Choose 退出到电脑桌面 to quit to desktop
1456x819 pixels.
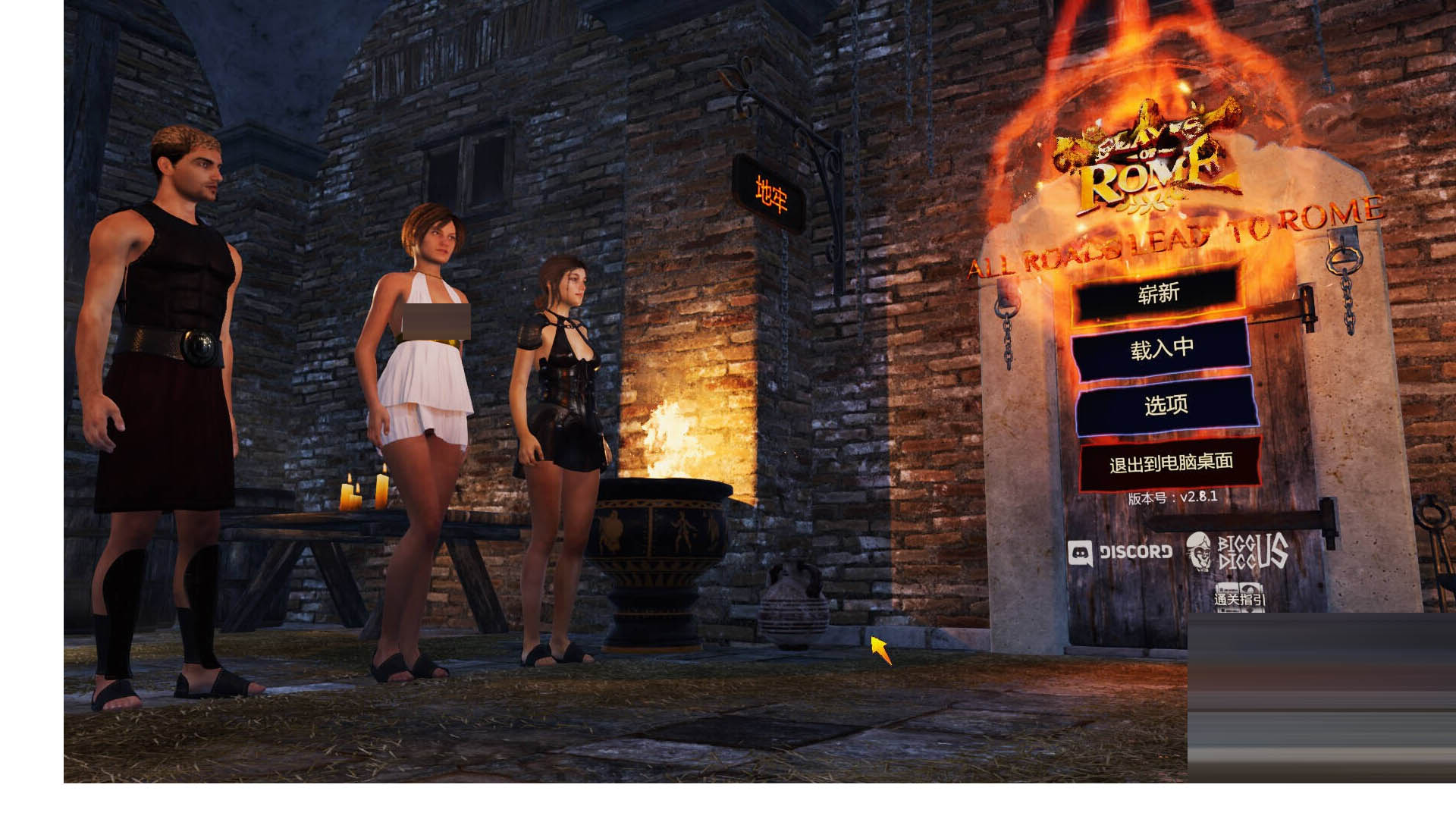click(1170, 463)
